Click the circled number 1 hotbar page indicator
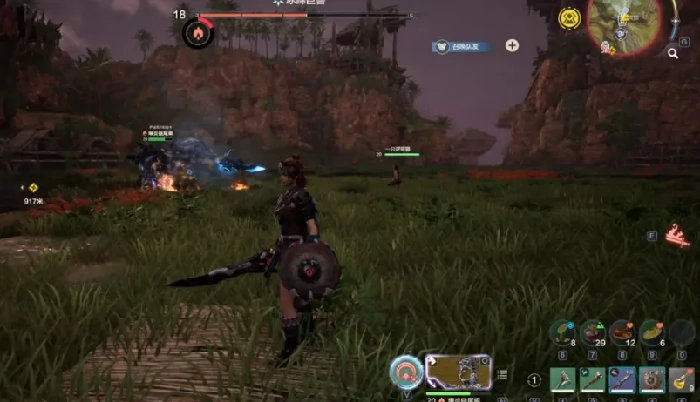Image resolution: width=700 pixels, height=402 pixels. point(534,380)
